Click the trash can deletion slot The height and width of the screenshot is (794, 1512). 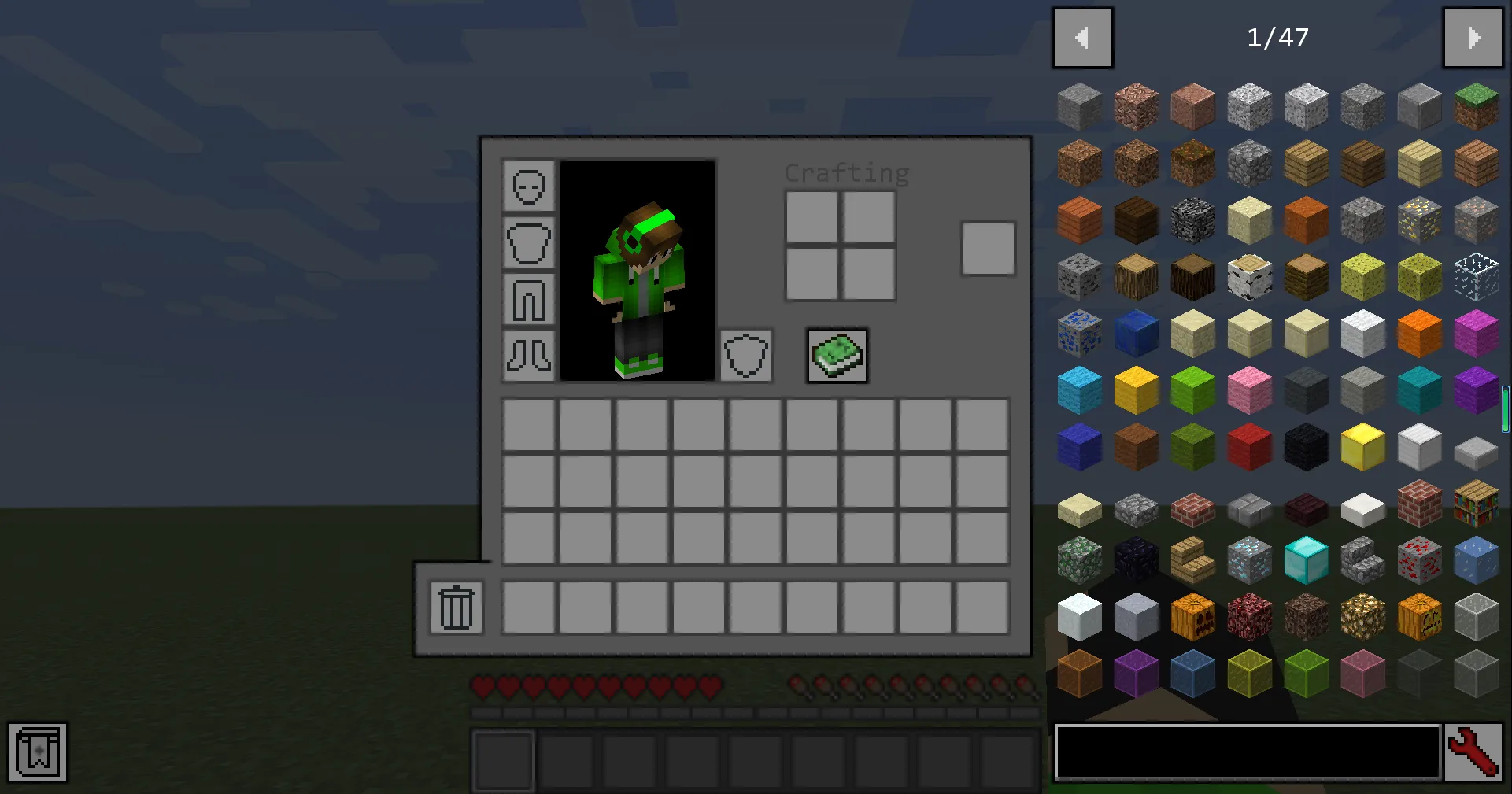[x=455, y=607]
